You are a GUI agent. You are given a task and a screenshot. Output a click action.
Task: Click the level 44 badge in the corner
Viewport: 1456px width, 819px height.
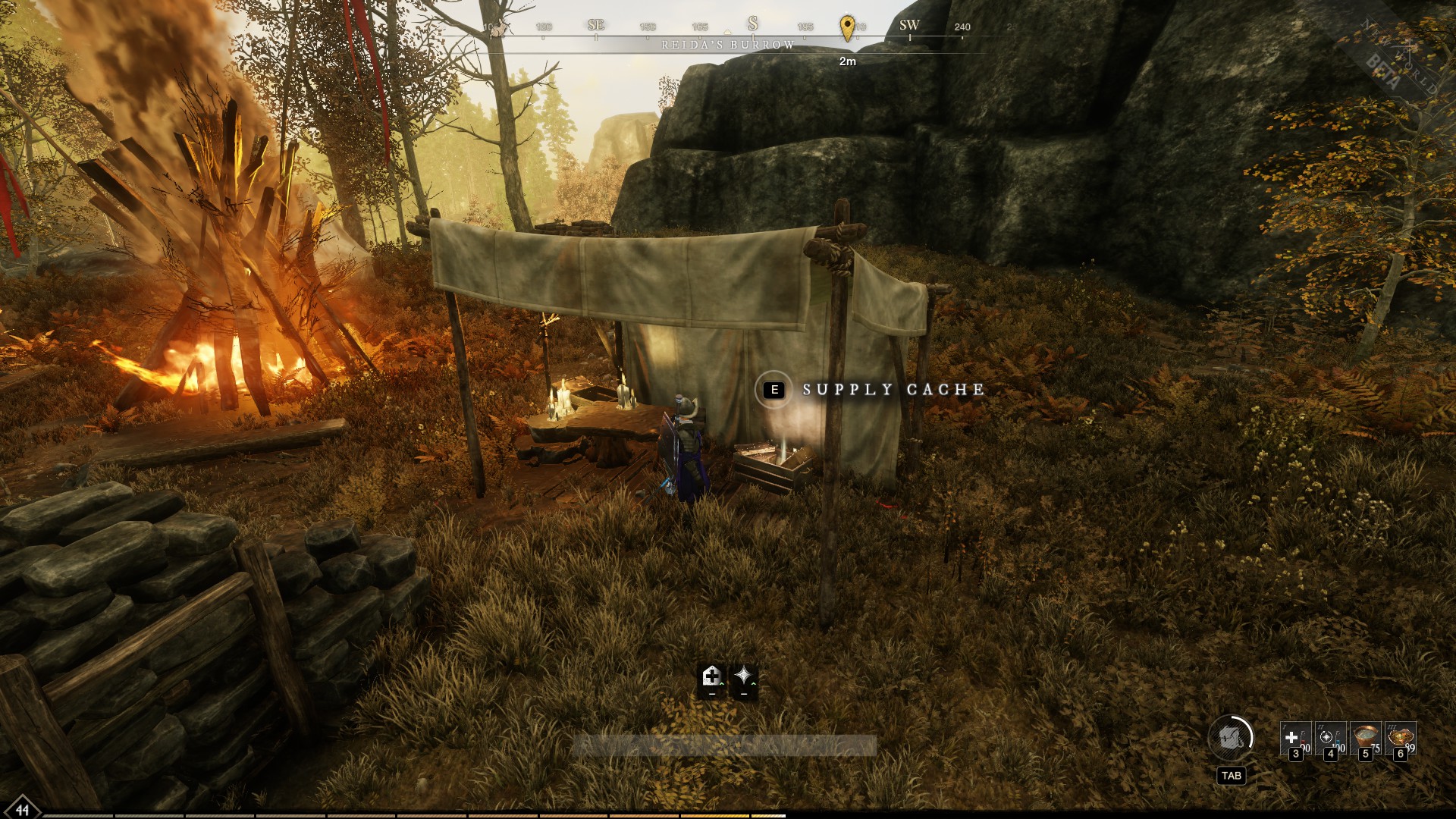23,810
